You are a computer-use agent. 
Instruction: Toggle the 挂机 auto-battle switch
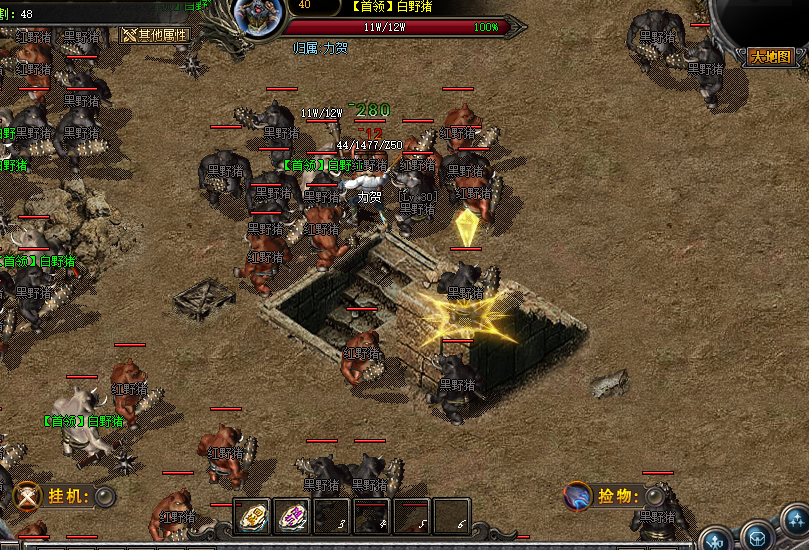click(105, 496)
